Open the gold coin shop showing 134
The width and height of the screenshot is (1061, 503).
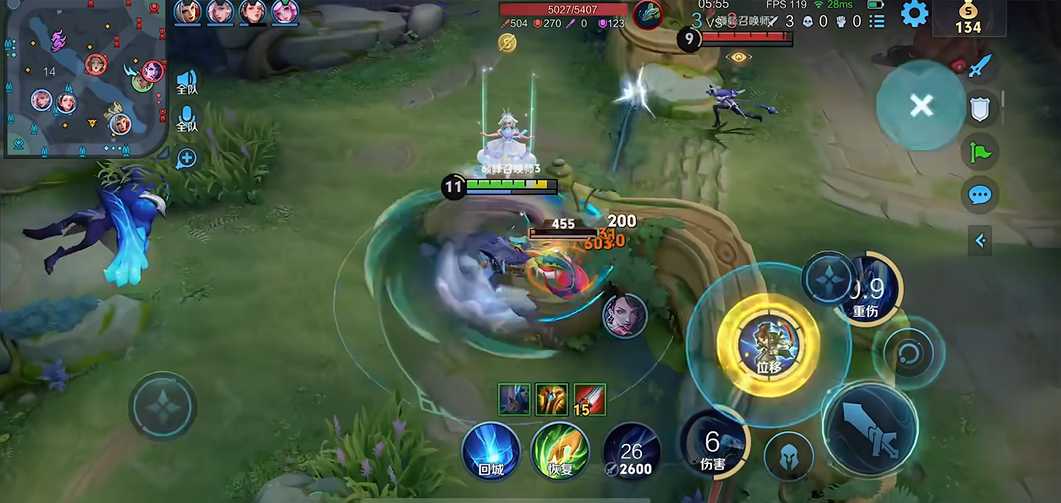(x=967, y=19)
